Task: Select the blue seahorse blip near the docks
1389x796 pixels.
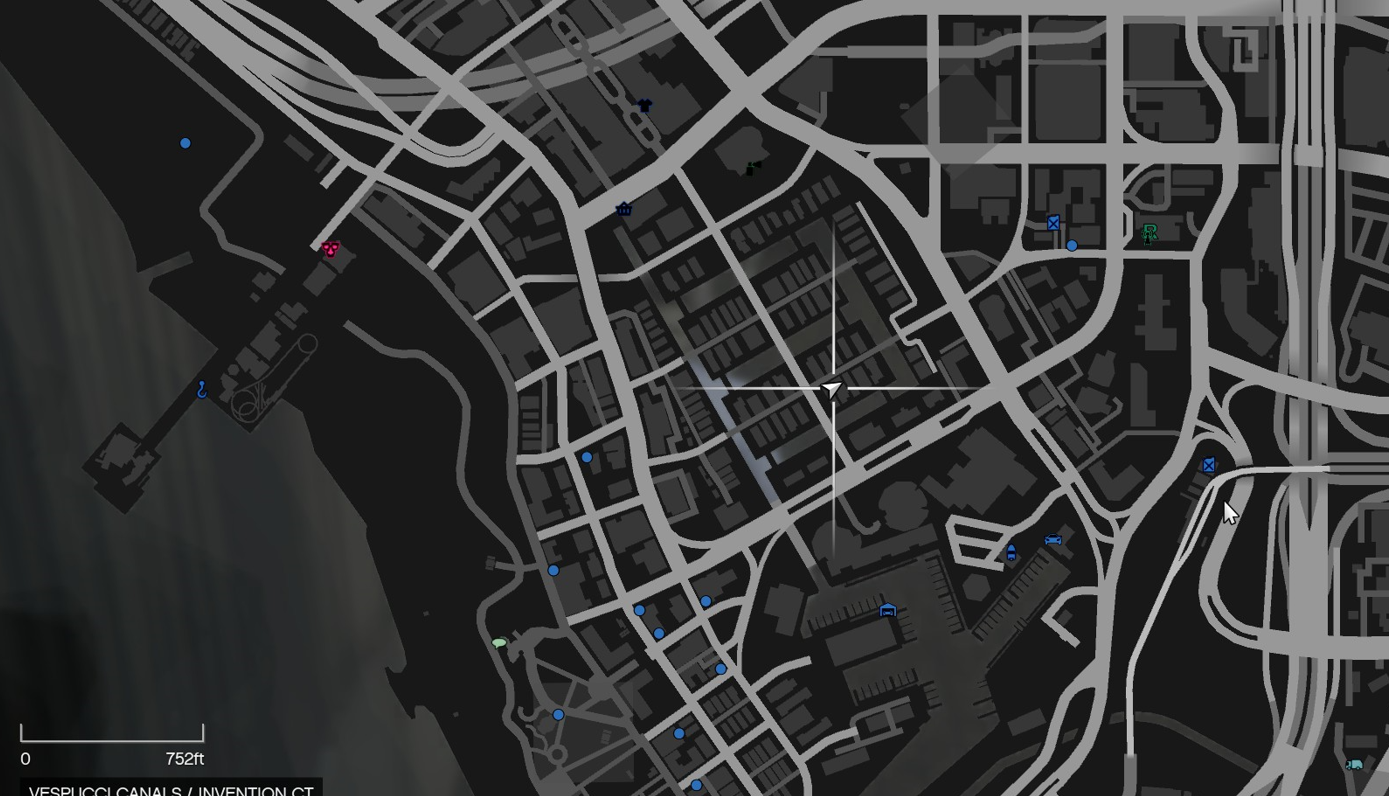Action: click(x=199, y=390)
